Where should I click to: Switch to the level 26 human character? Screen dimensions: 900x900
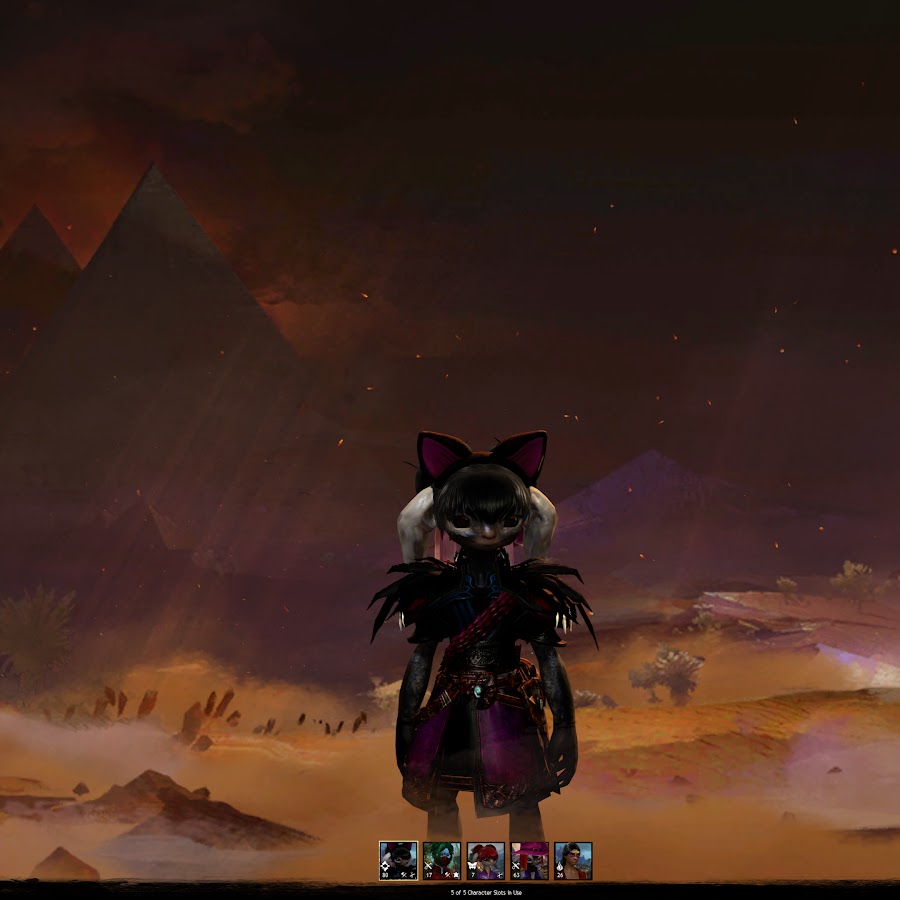(573, 860)
